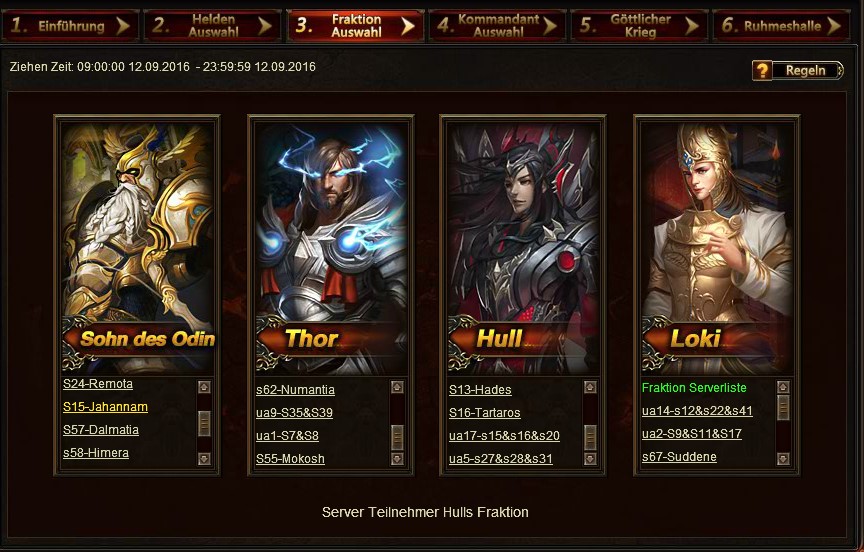
Task: Go to Kommandant Auswahl tab
Action: (497, 26)
